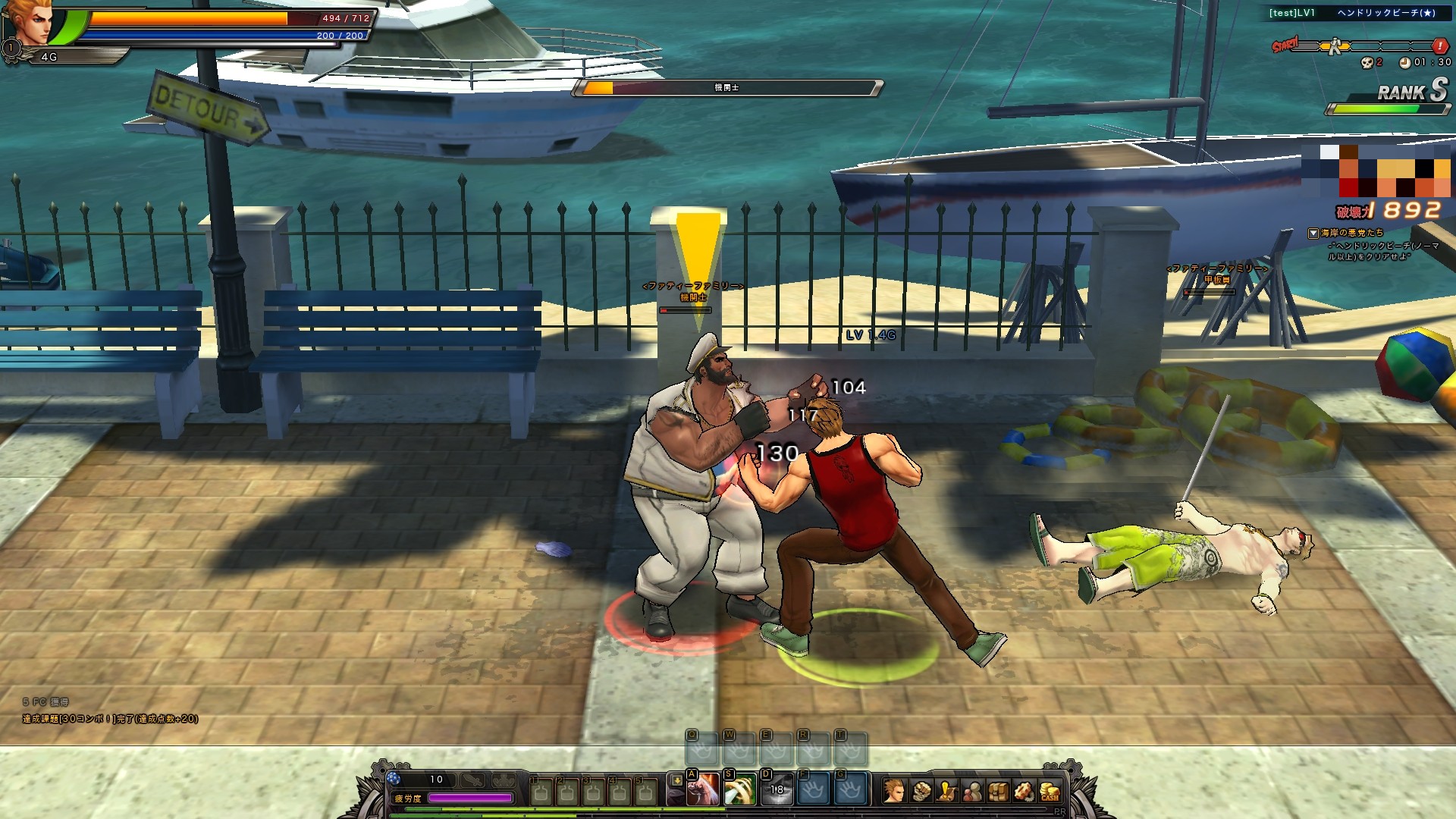1456x819 pixels.
Task: Click the empty hand skill slot Q
Action: pyautogui.click(x=701, y=750)
